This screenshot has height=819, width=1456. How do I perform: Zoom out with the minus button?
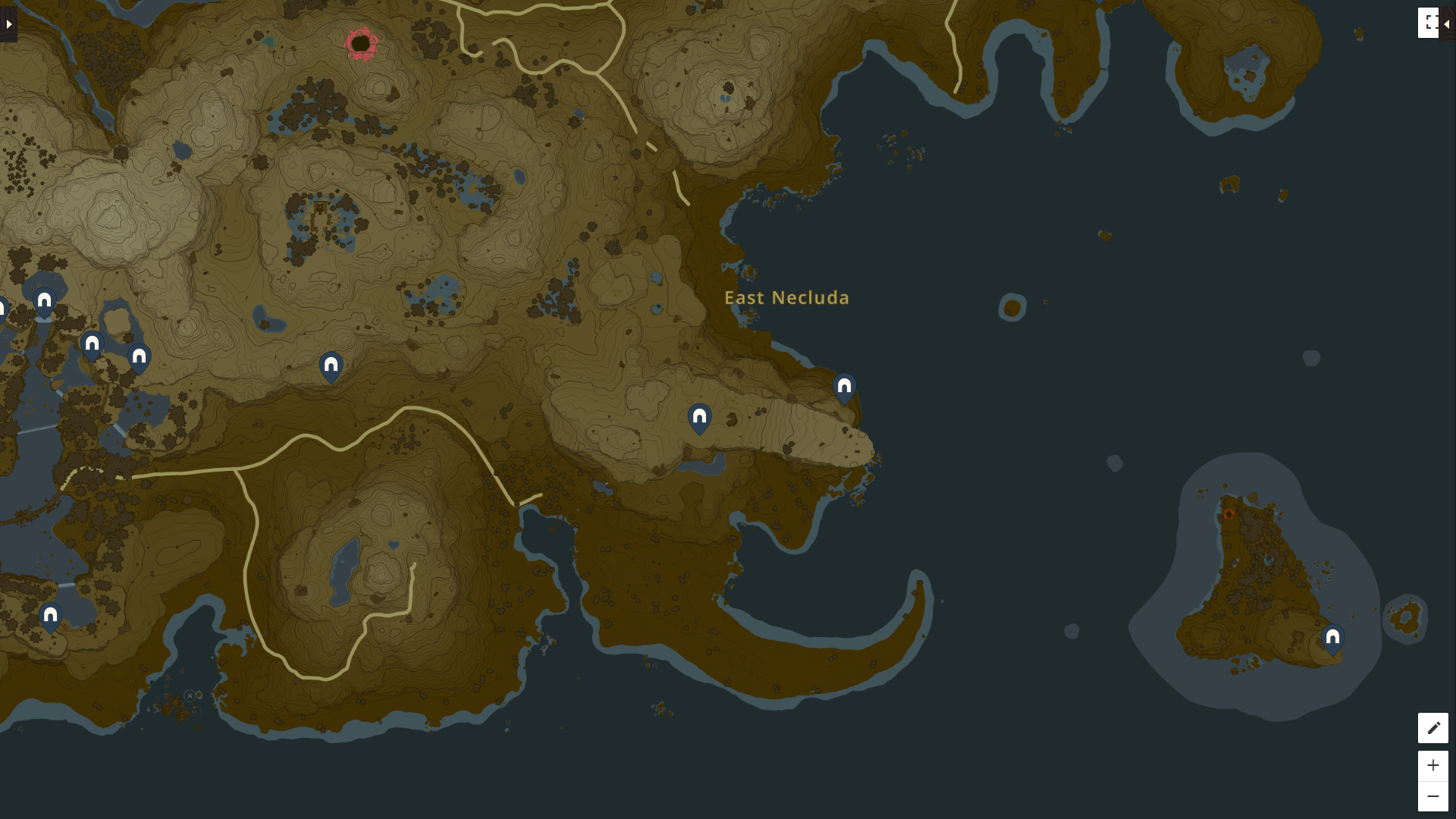pyautogui.click(x=1433, y=795)
